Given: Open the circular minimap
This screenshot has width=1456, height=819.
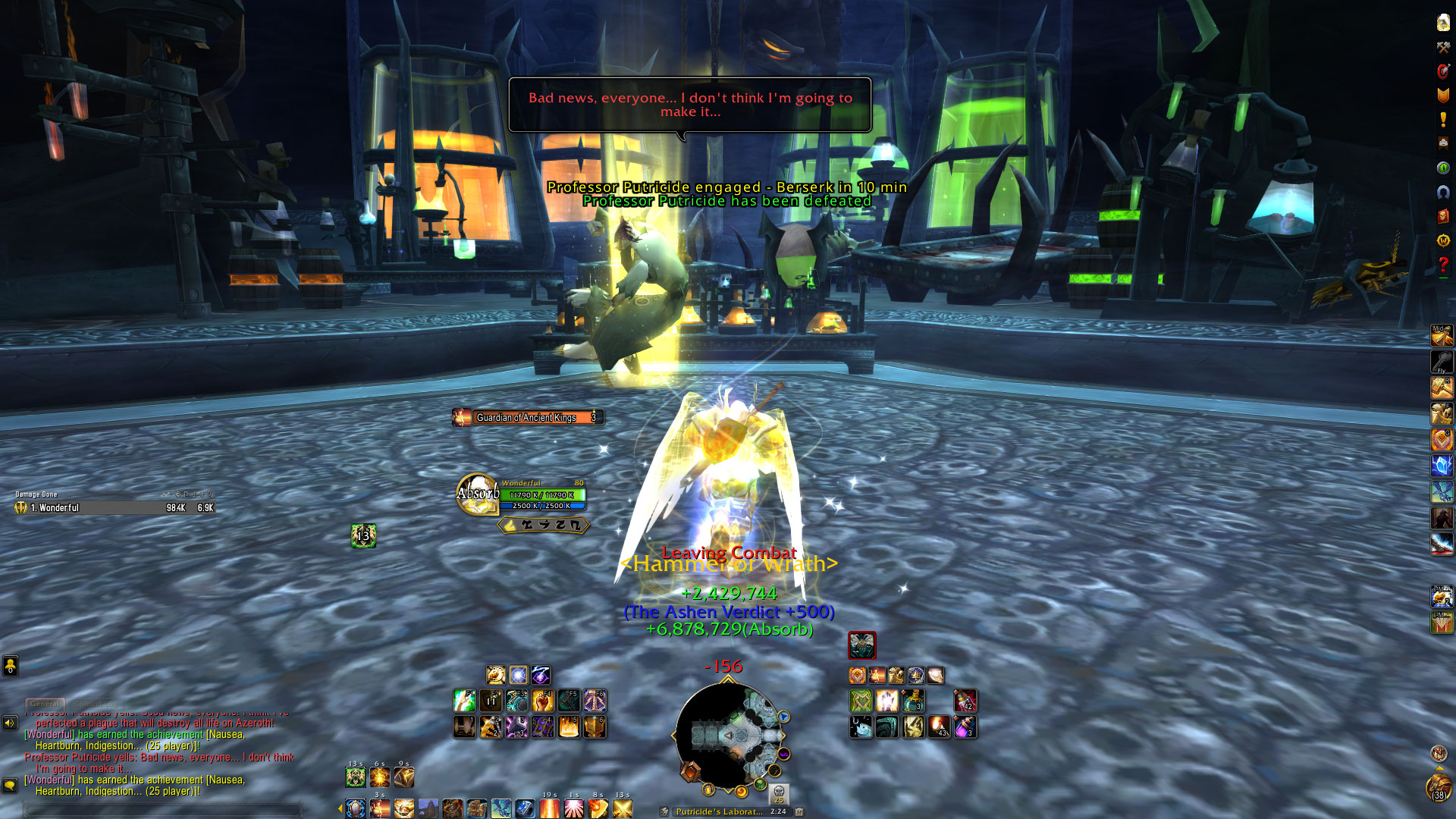Looking at the screenshot, I should point(728,734).
